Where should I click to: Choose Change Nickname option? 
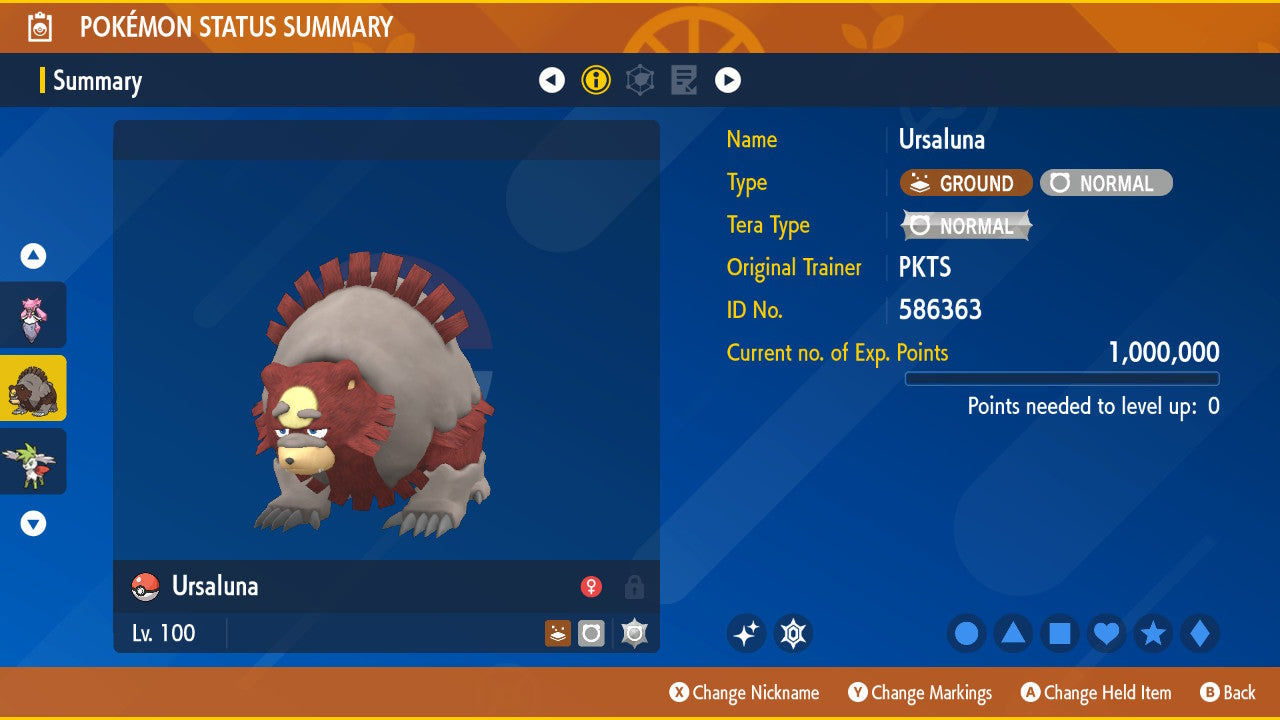pos(744,693)
